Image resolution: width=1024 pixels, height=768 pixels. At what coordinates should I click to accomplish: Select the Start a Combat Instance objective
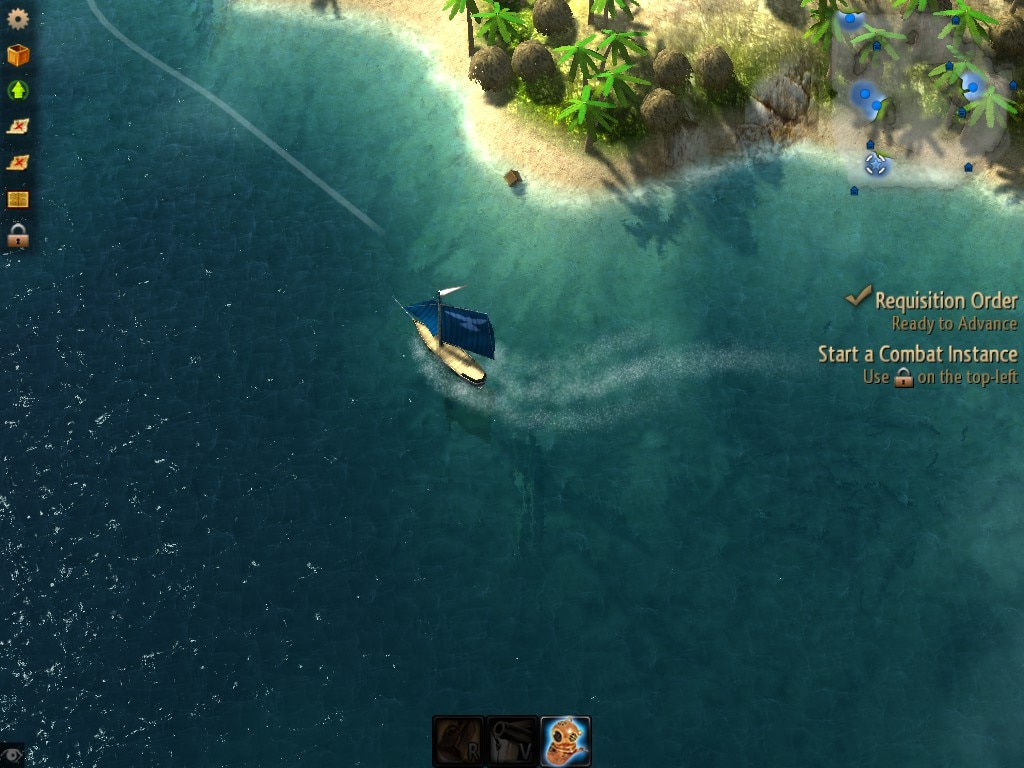tap(917, 354)
